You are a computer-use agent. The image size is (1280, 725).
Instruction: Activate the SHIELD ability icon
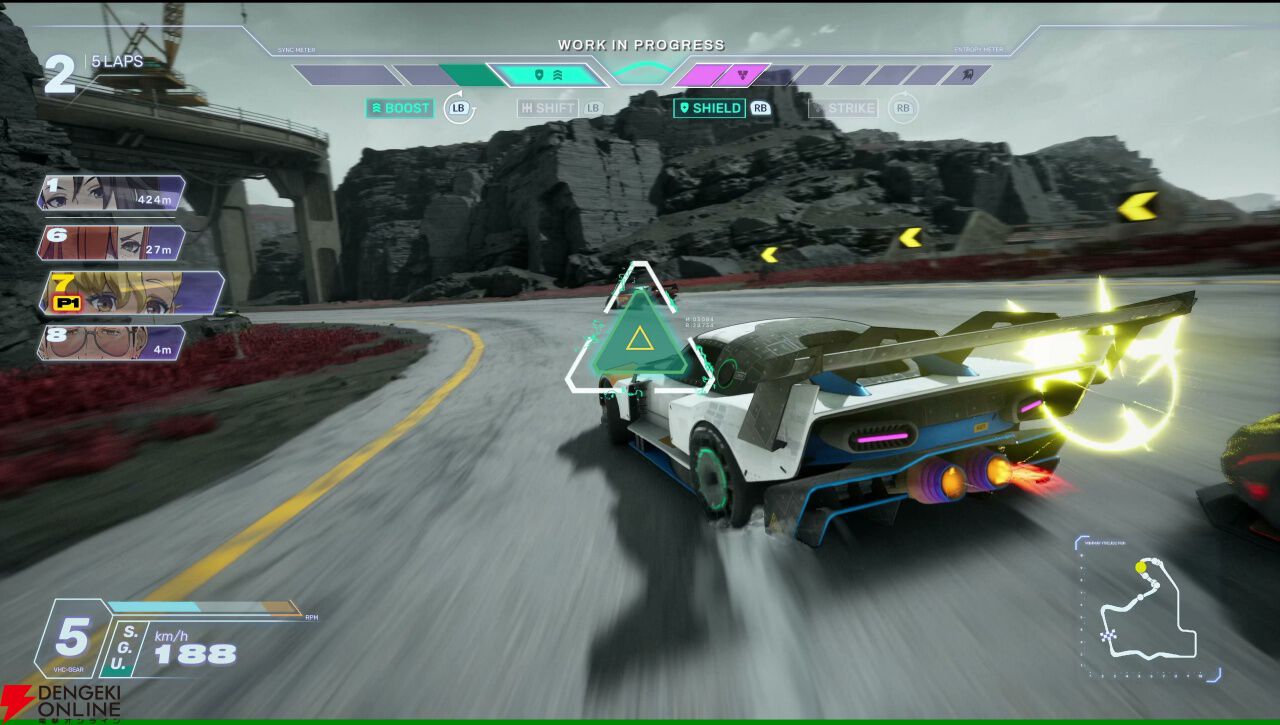(712, 108)
